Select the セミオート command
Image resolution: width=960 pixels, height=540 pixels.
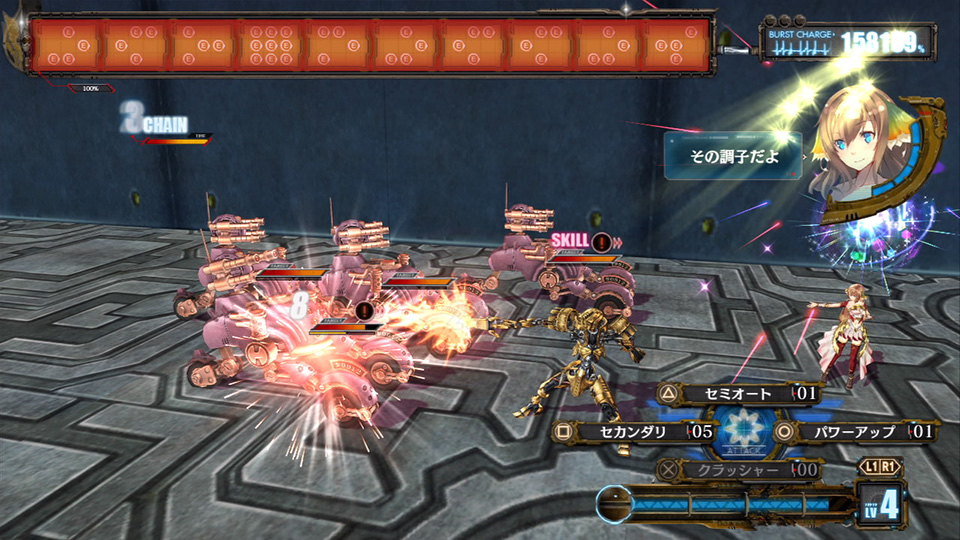(x=740, y=394)
